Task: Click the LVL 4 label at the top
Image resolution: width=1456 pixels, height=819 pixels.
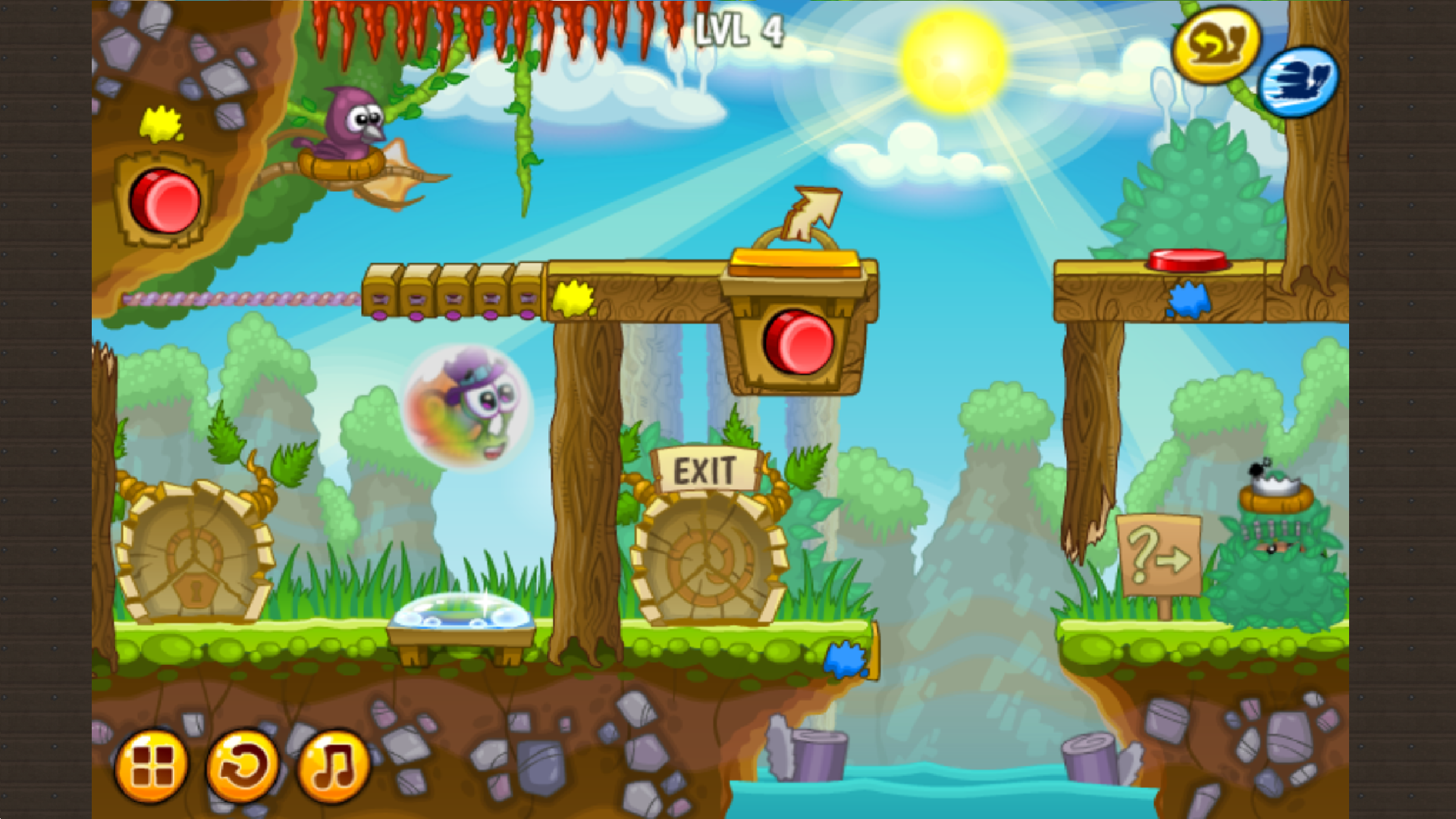Action: 739,28
